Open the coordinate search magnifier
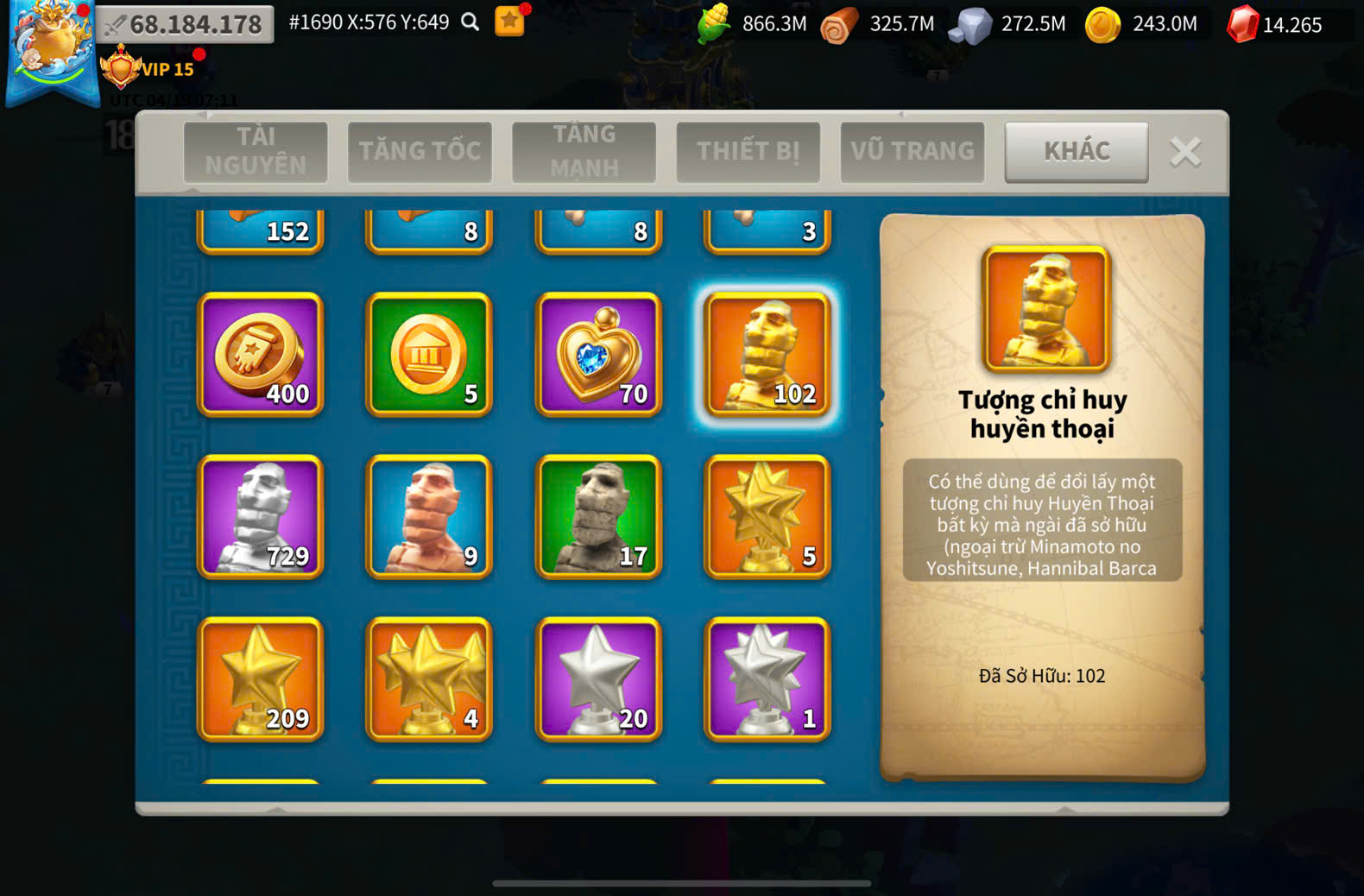Screen dimensions: 1364x896 coord(470,22)
